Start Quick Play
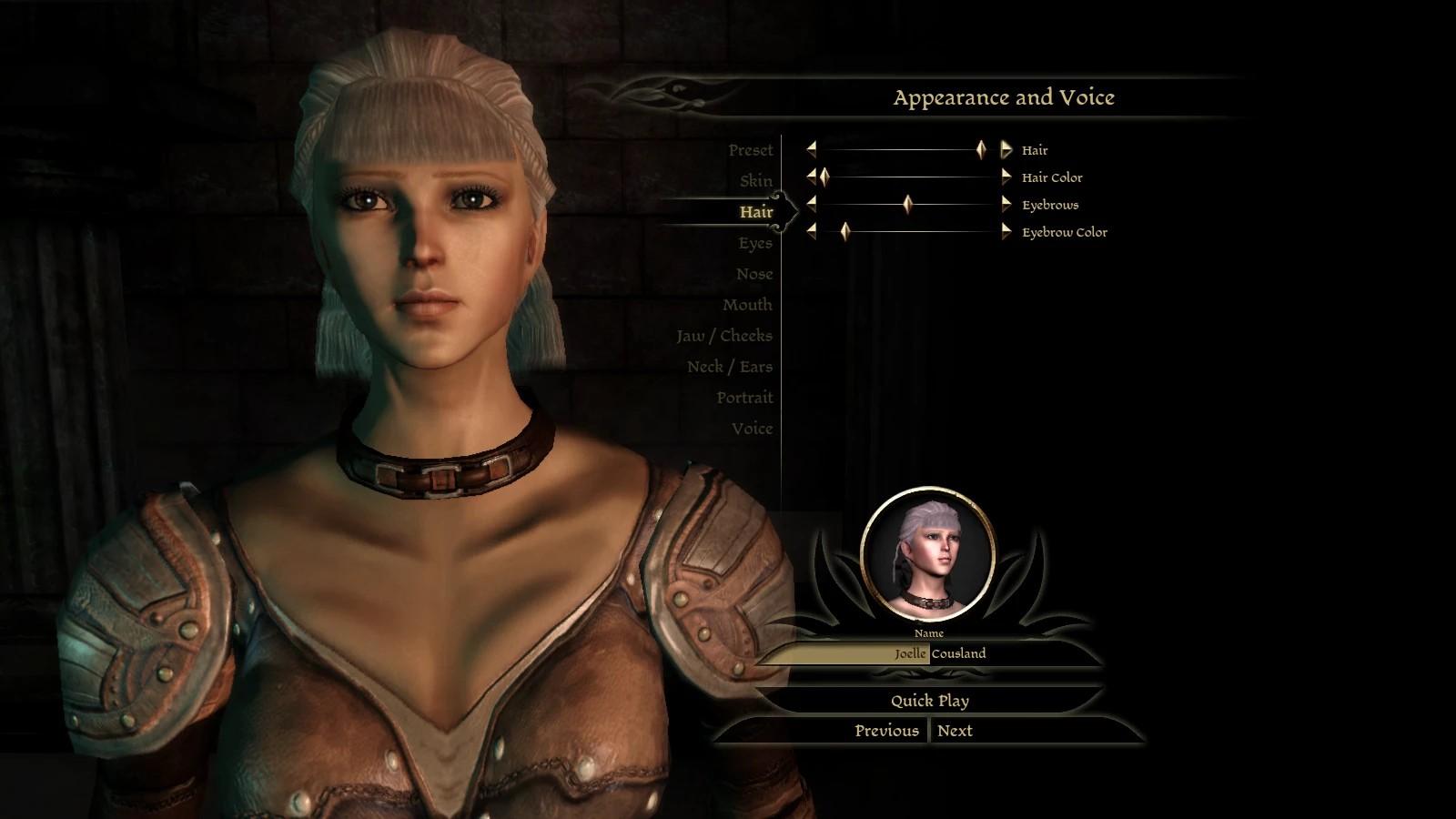 (x=929, y=701)
